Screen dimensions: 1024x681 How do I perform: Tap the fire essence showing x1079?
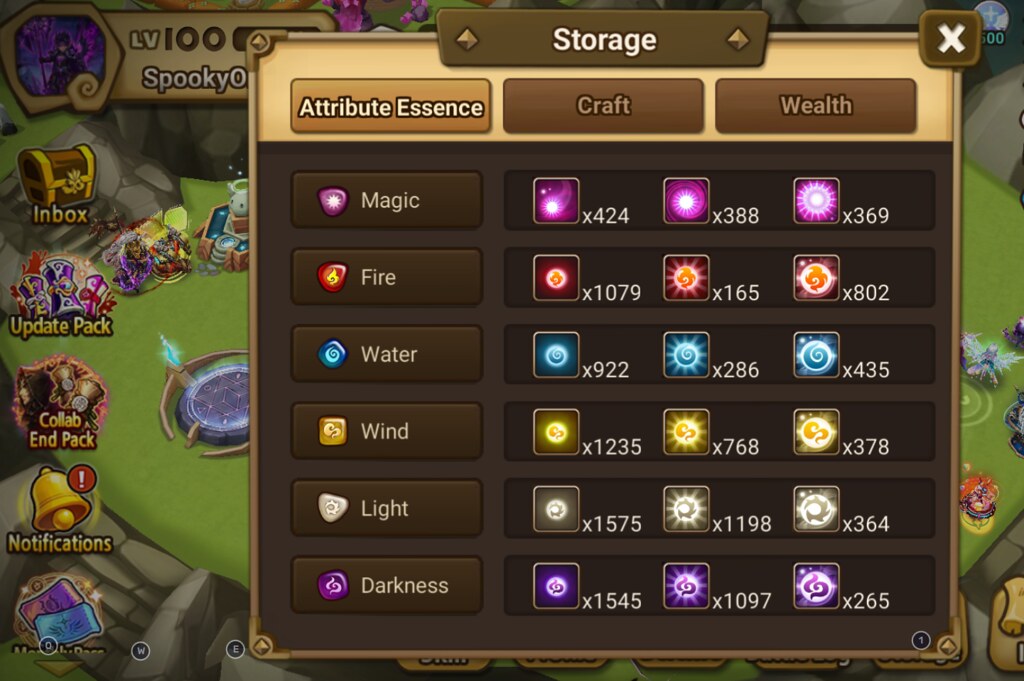point(556,277)
